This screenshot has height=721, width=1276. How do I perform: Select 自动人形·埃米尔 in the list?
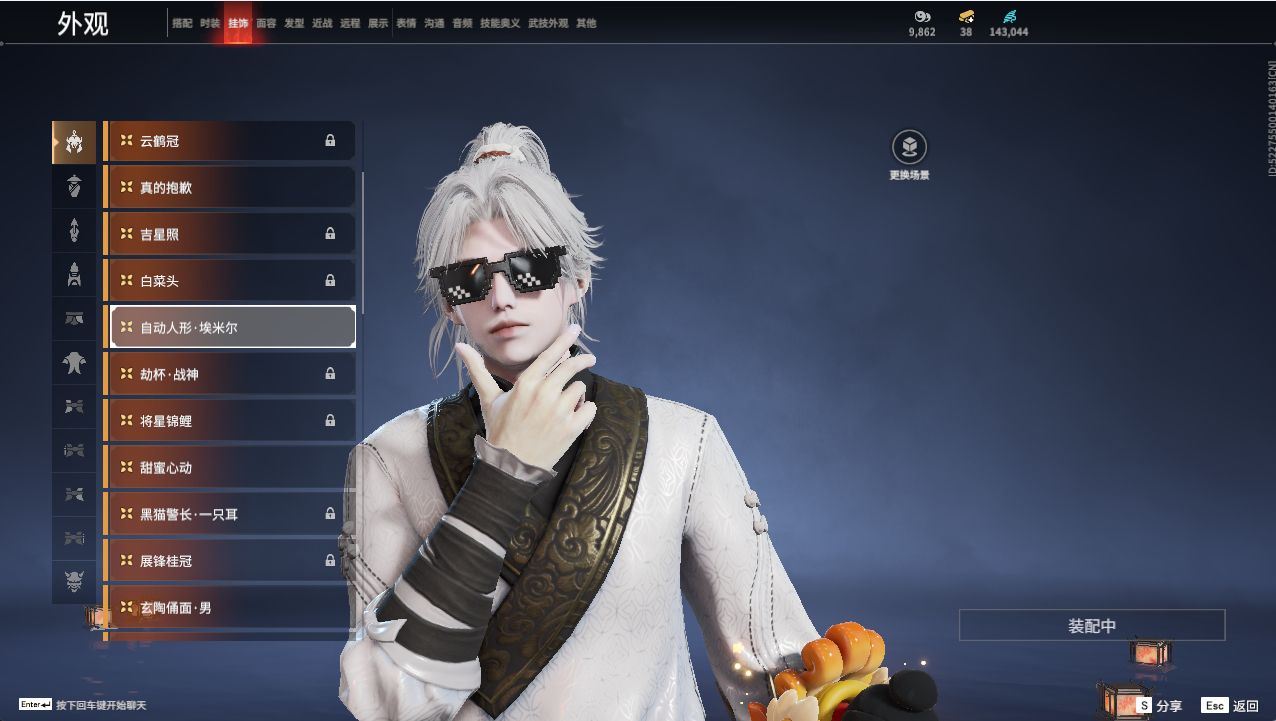(232, 328)
